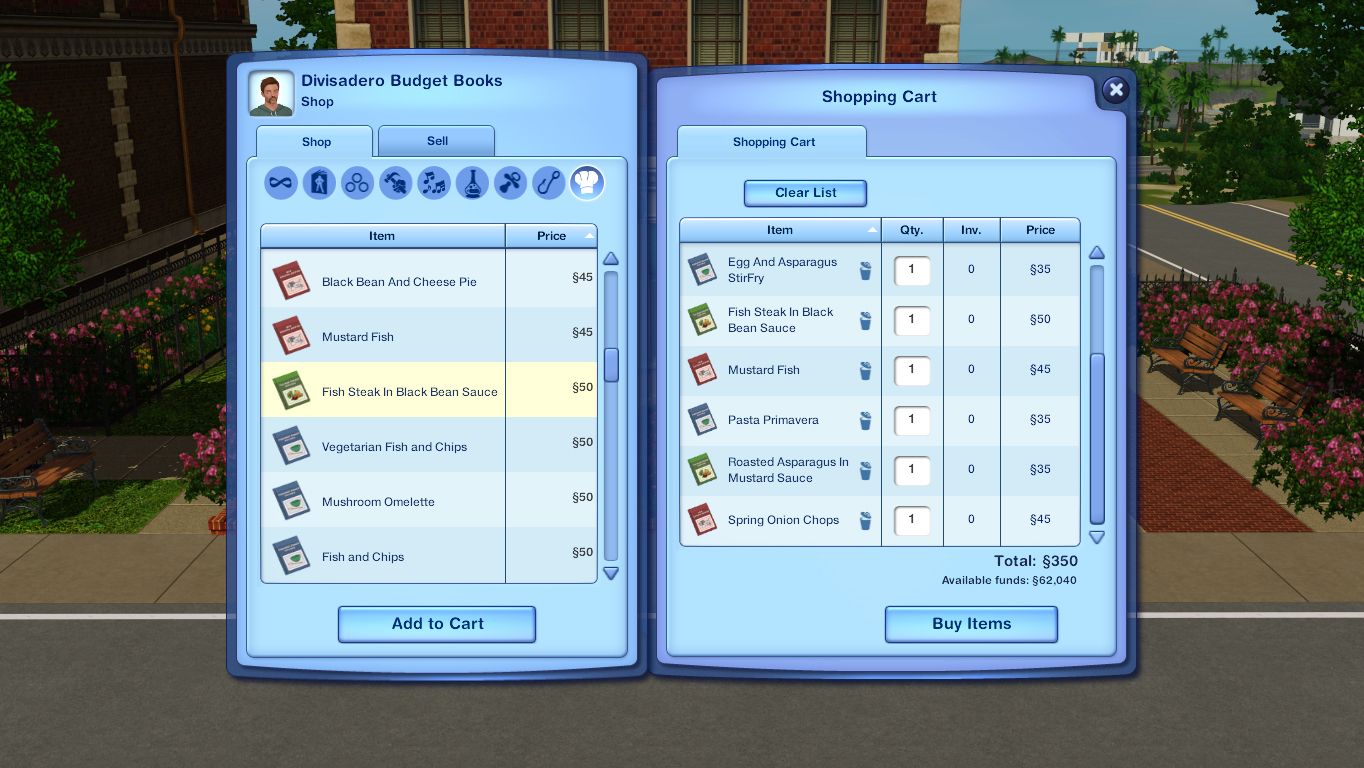Image resolution: width=1364 pixels, height=768 pixels.
Task: Switch to the Sell tab
Action: (x=436, y=140)
